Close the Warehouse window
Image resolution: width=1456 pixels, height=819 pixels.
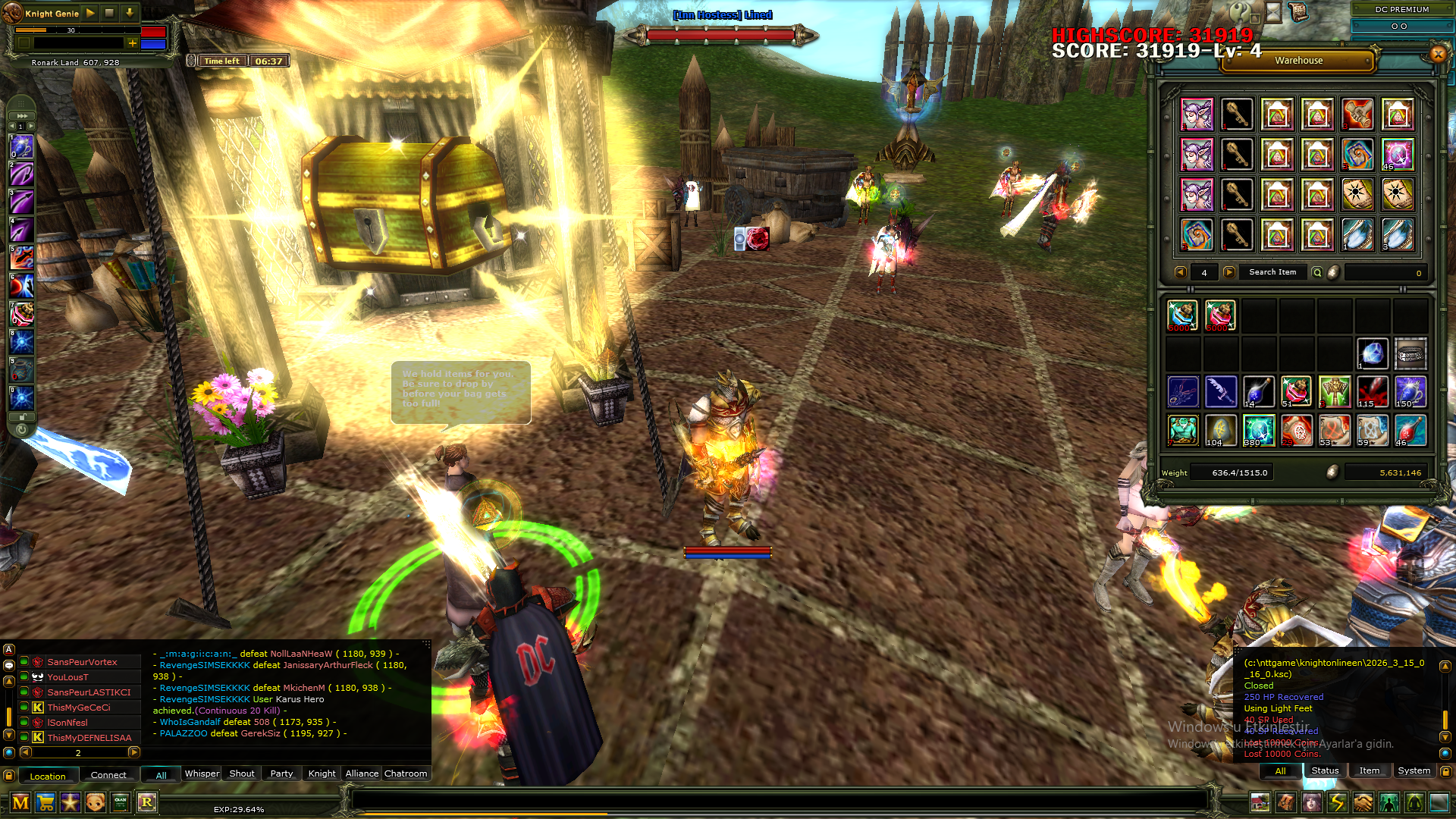(1438, 53)
